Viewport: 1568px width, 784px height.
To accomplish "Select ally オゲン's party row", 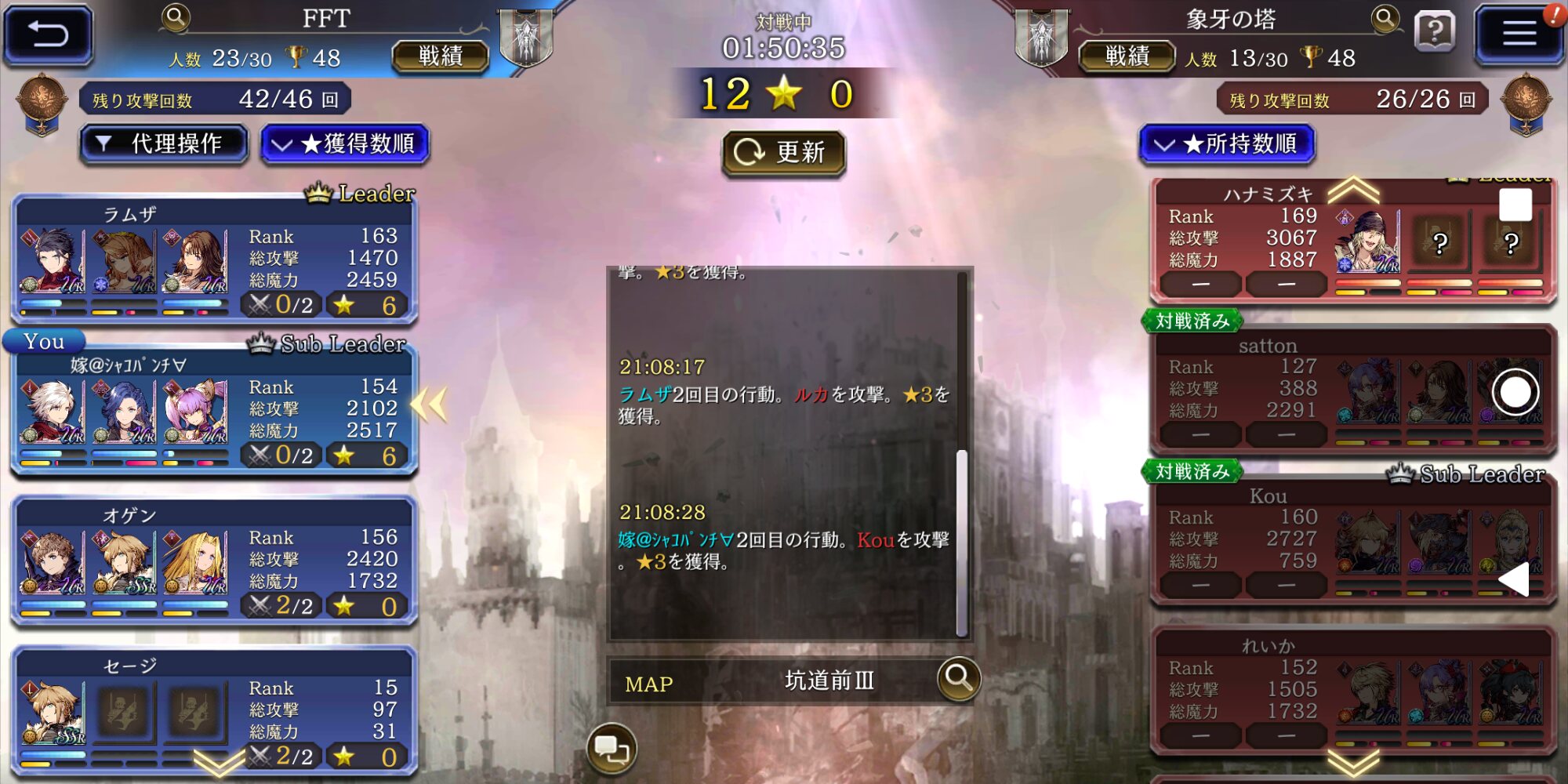I will [213, 561].
